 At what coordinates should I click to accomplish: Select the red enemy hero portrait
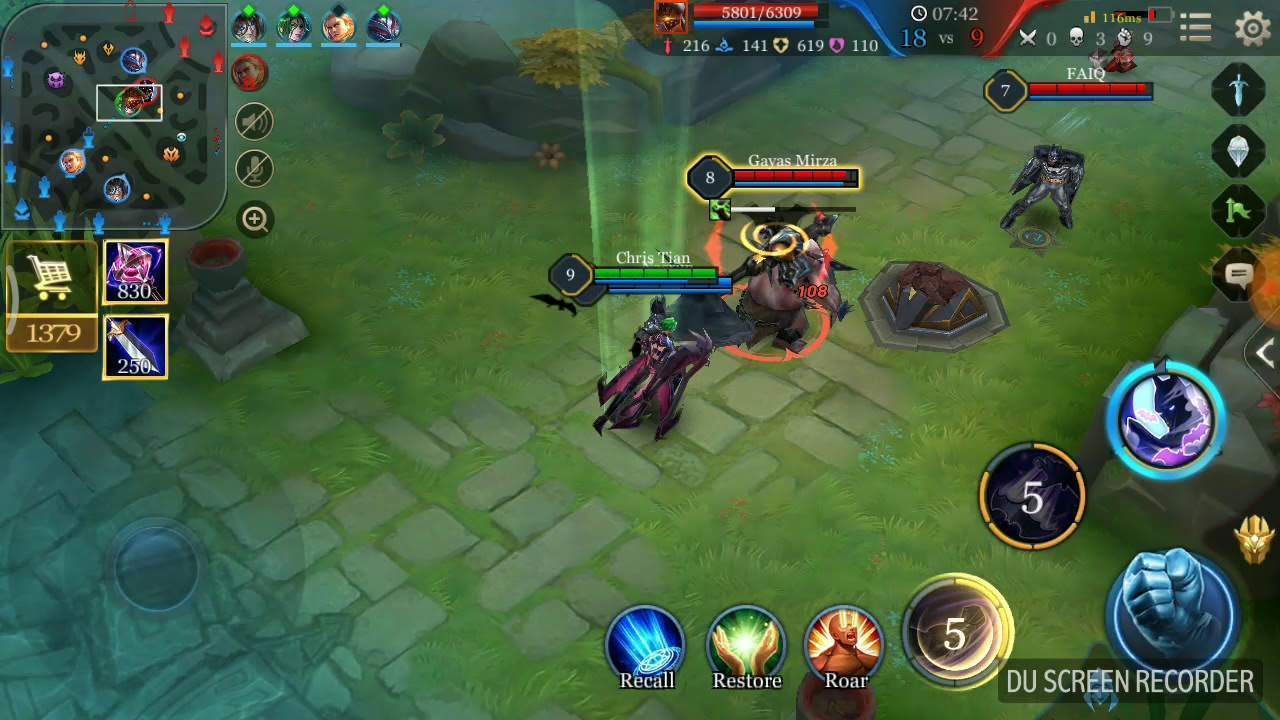(x=250, y=72)
